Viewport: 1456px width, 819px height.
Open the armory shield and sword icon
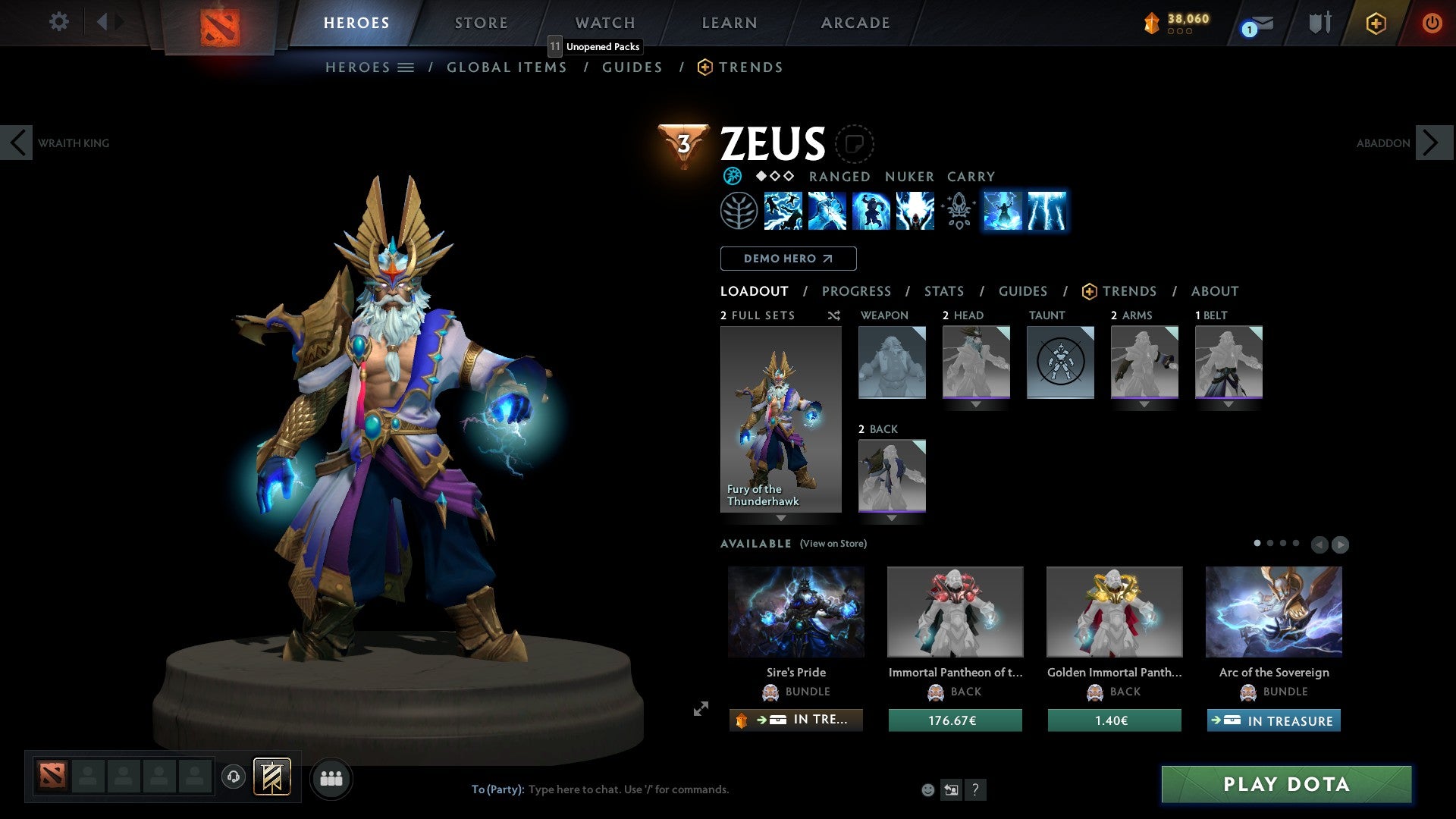point(1319,23)
